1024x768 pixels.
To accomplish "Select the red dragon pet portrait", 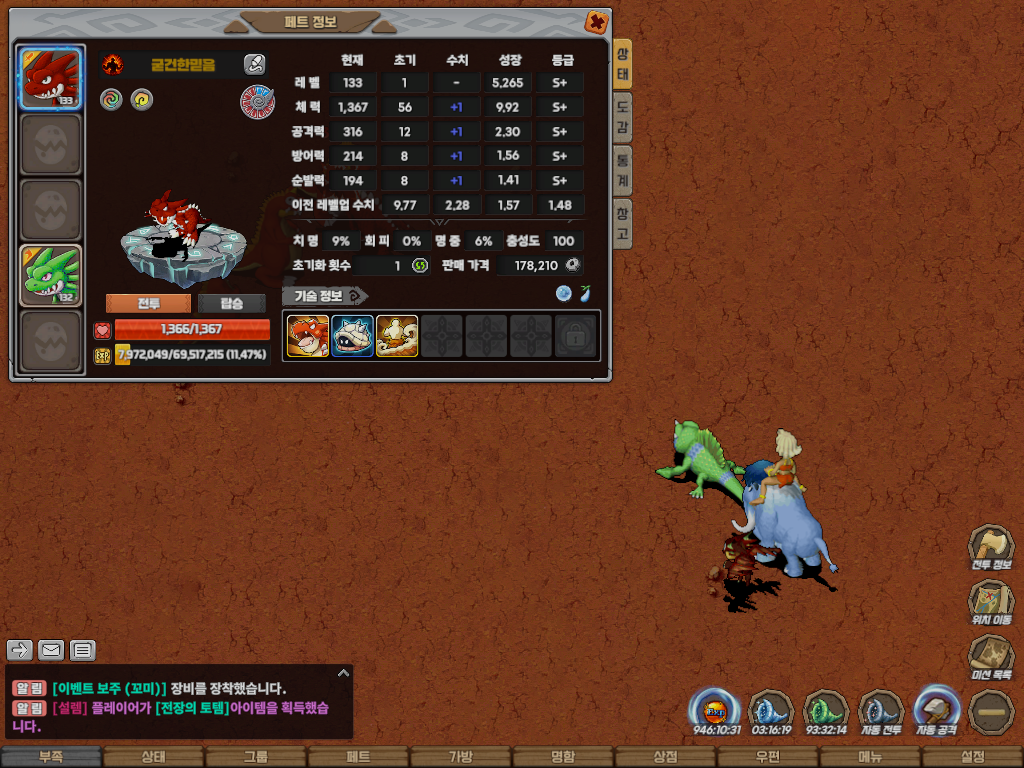I will click(x=51, y=78).
